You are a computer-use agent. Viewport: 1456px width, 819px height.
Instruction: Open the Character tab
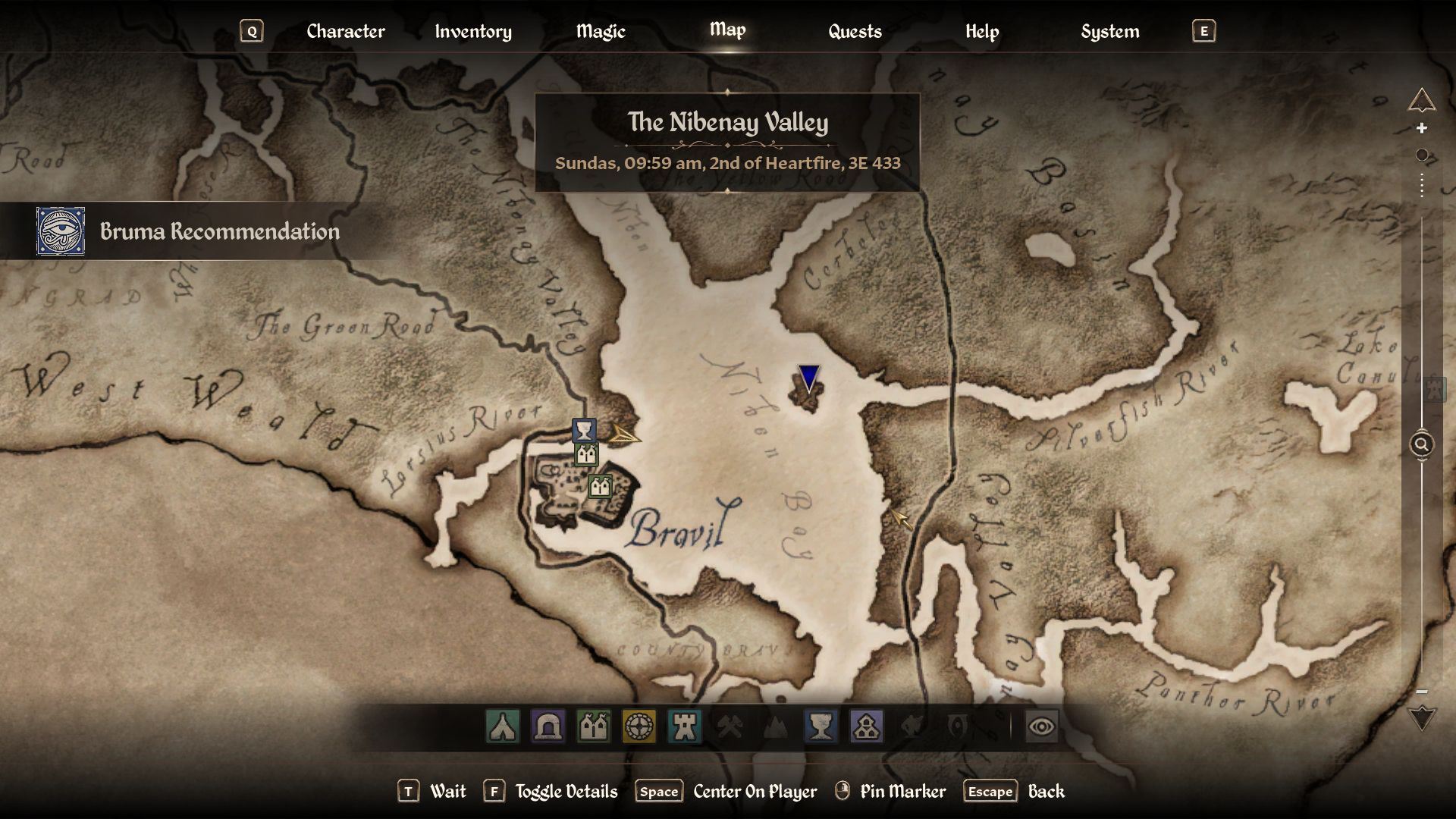(x=346, y=31)
